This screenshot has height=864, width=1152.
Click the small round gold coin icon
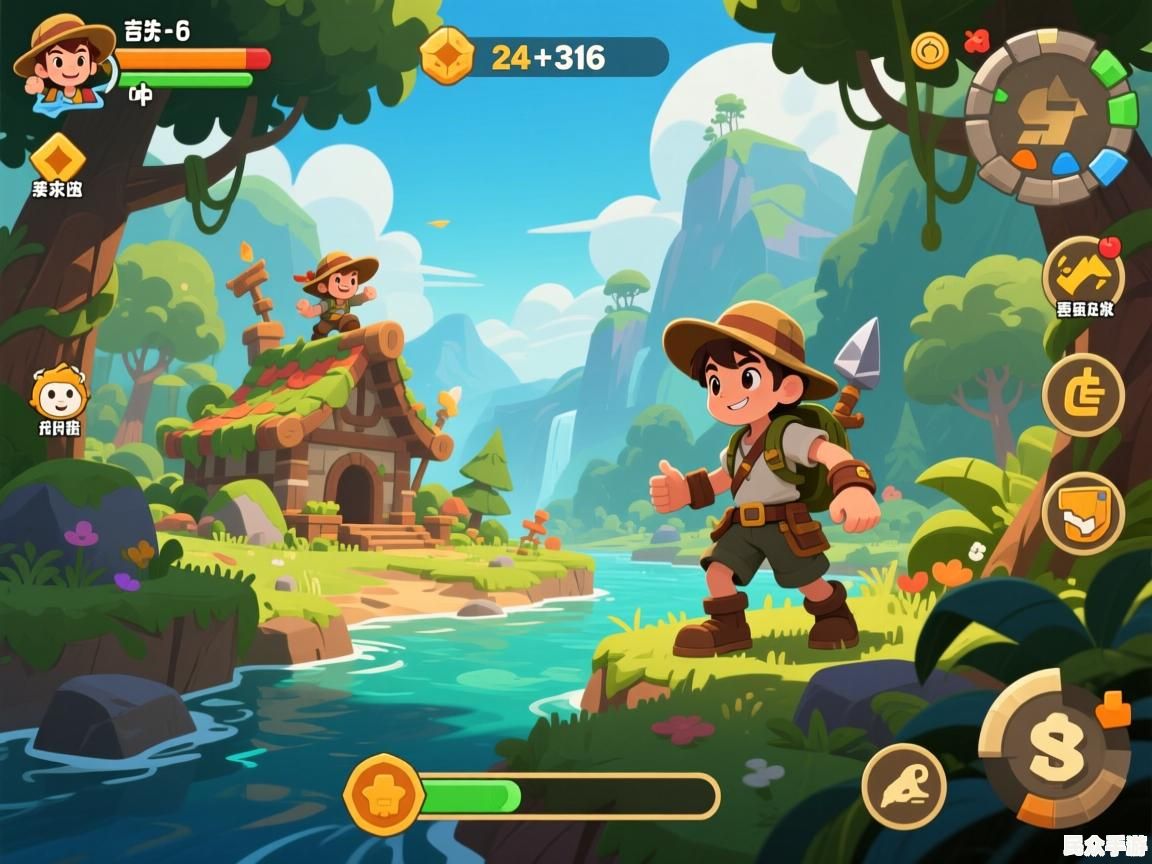click(x=929, y=49)
